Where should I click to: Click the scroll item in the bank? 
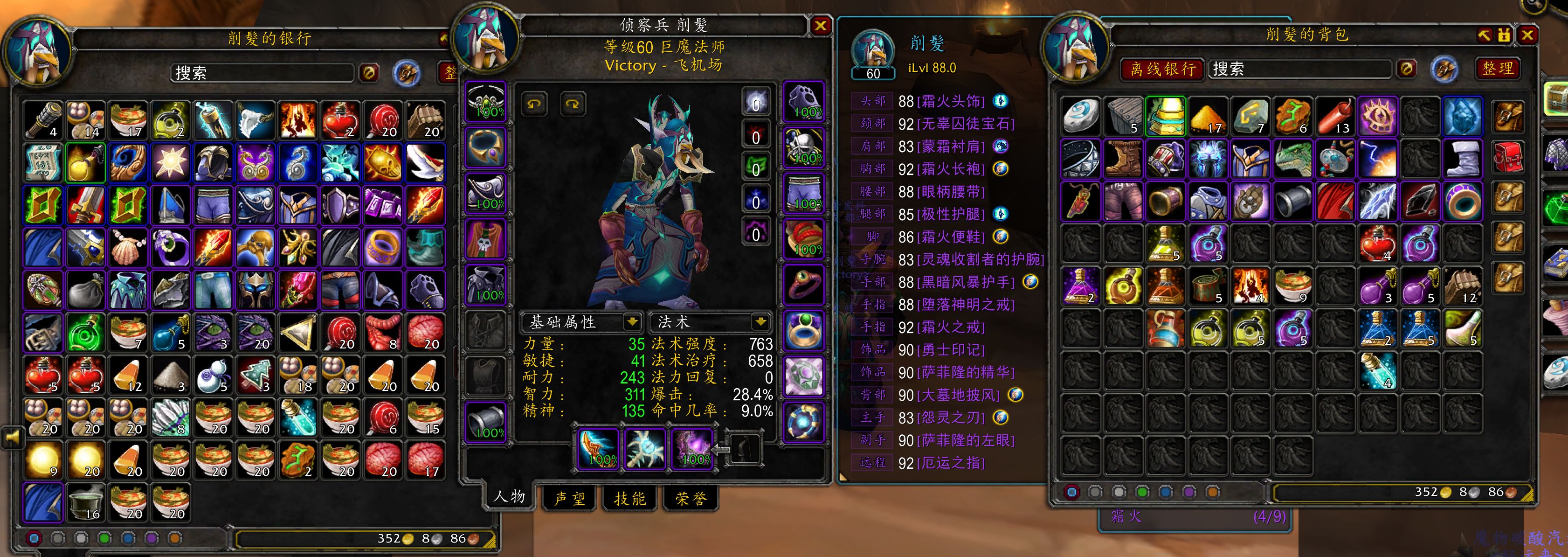tap(43, 162)
